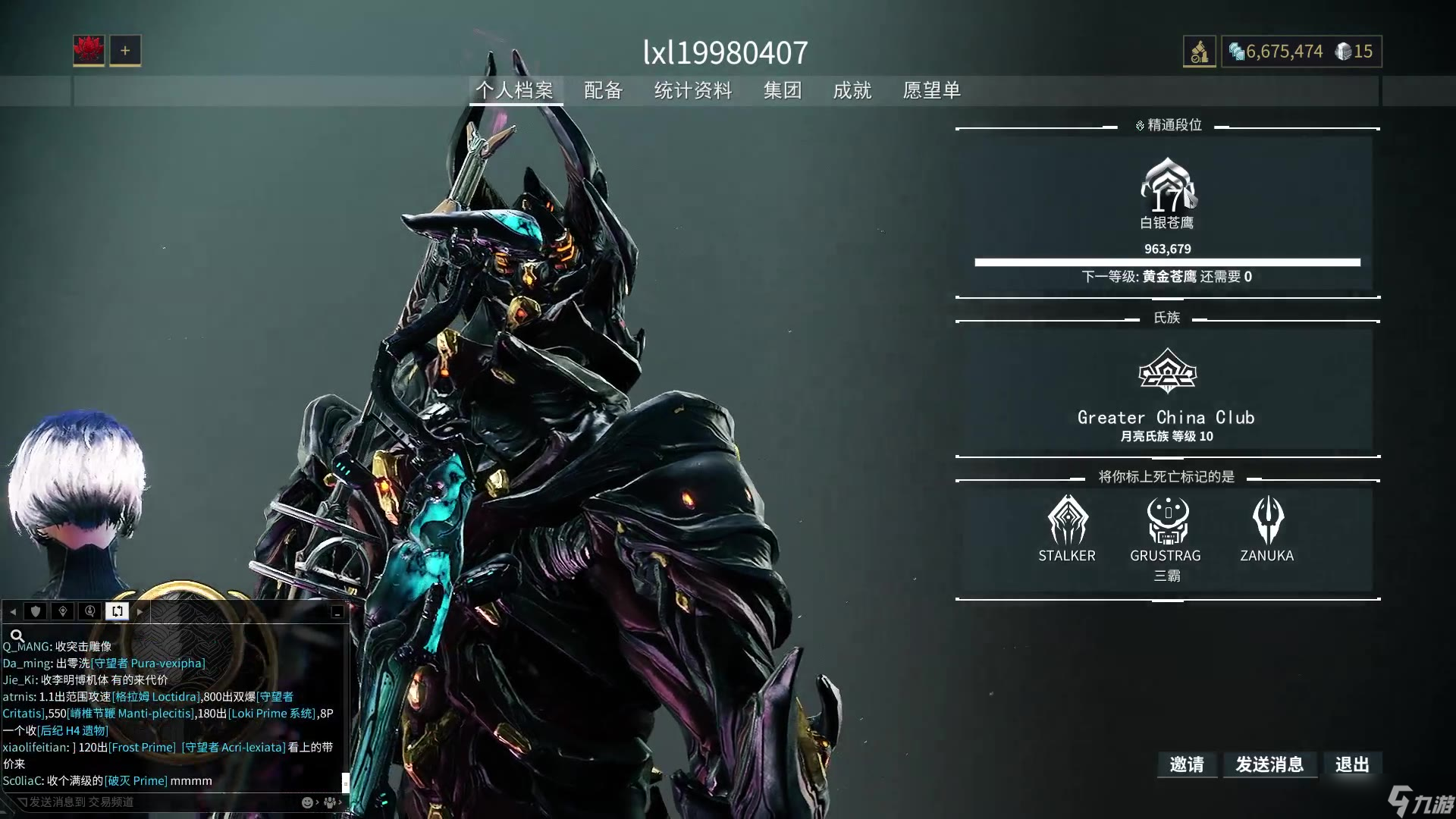Viewport: 1456px width, 819px height.
Task: Switch to the 配备 tab
Action: click(603, 91)
